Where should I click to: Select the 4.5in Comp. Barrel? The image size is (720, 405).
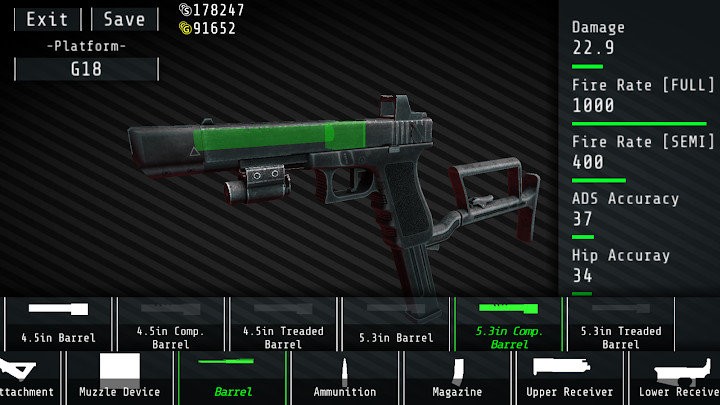click(171, 323)
